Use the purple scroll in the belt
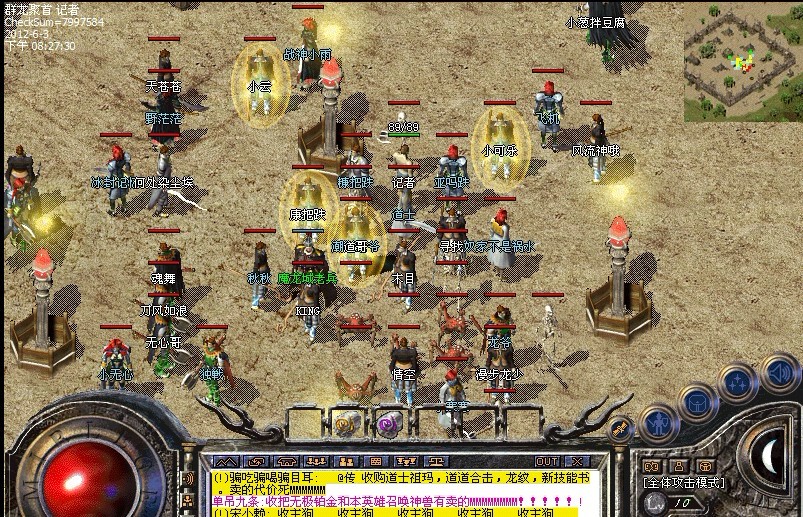The height and width of the screenshot is (517, 803). pyautogui.click(x=387, y=424)
